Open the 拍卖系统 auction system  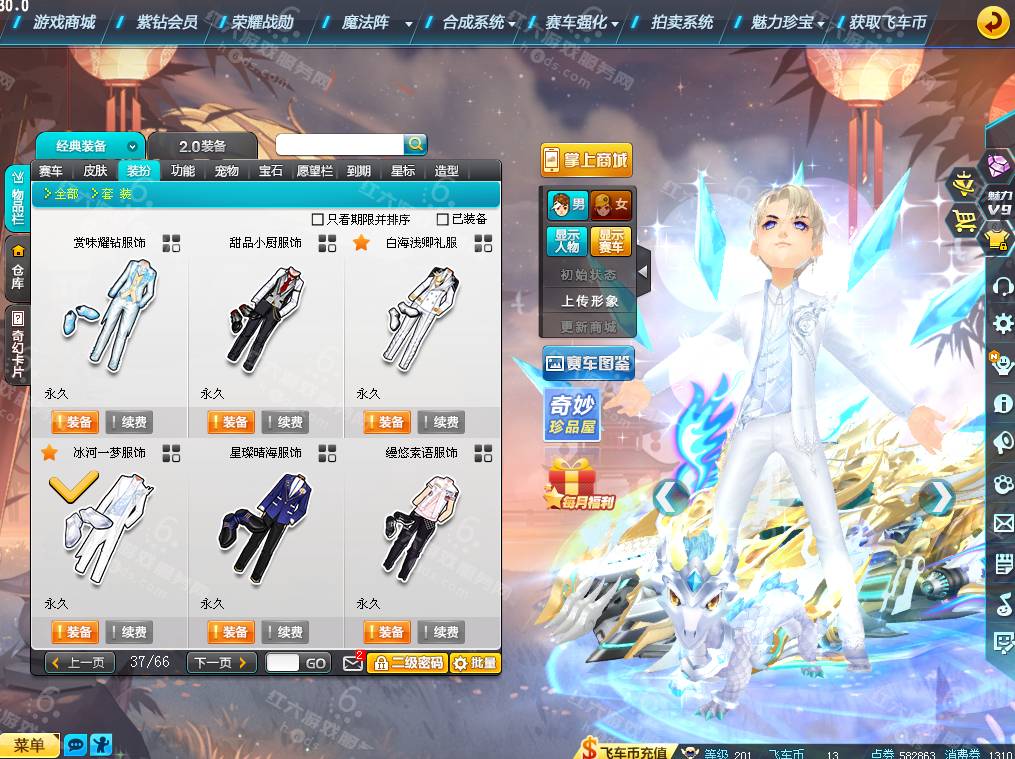click(682, 21)
